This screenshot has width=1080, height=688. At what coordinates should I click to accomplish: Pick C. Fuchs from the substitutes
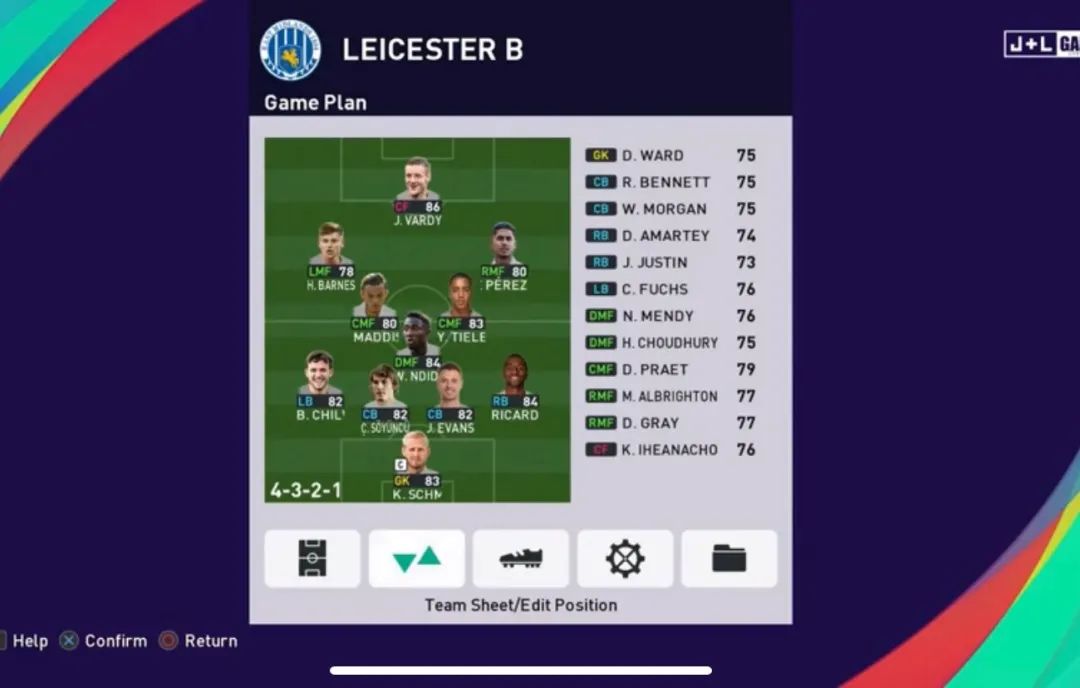[x=670, y=290]
